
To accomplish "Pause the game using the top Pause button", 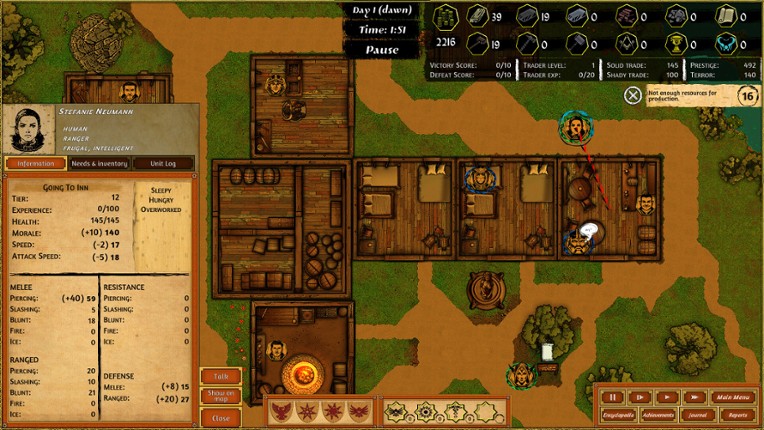I will [381, 49].
